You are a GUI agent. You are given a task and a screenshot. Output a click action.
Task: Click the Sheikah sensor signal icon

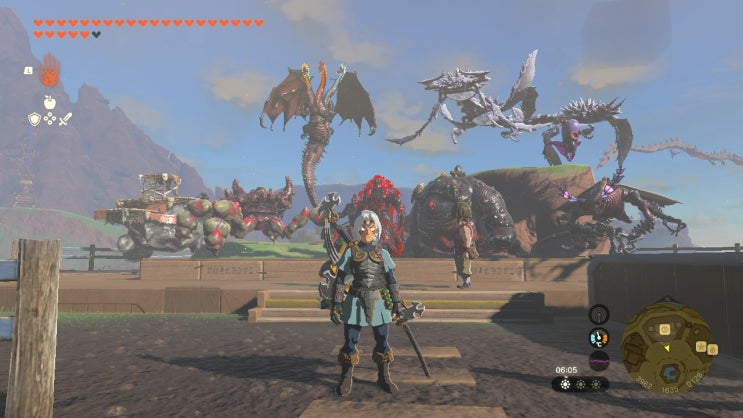[599, 313]
